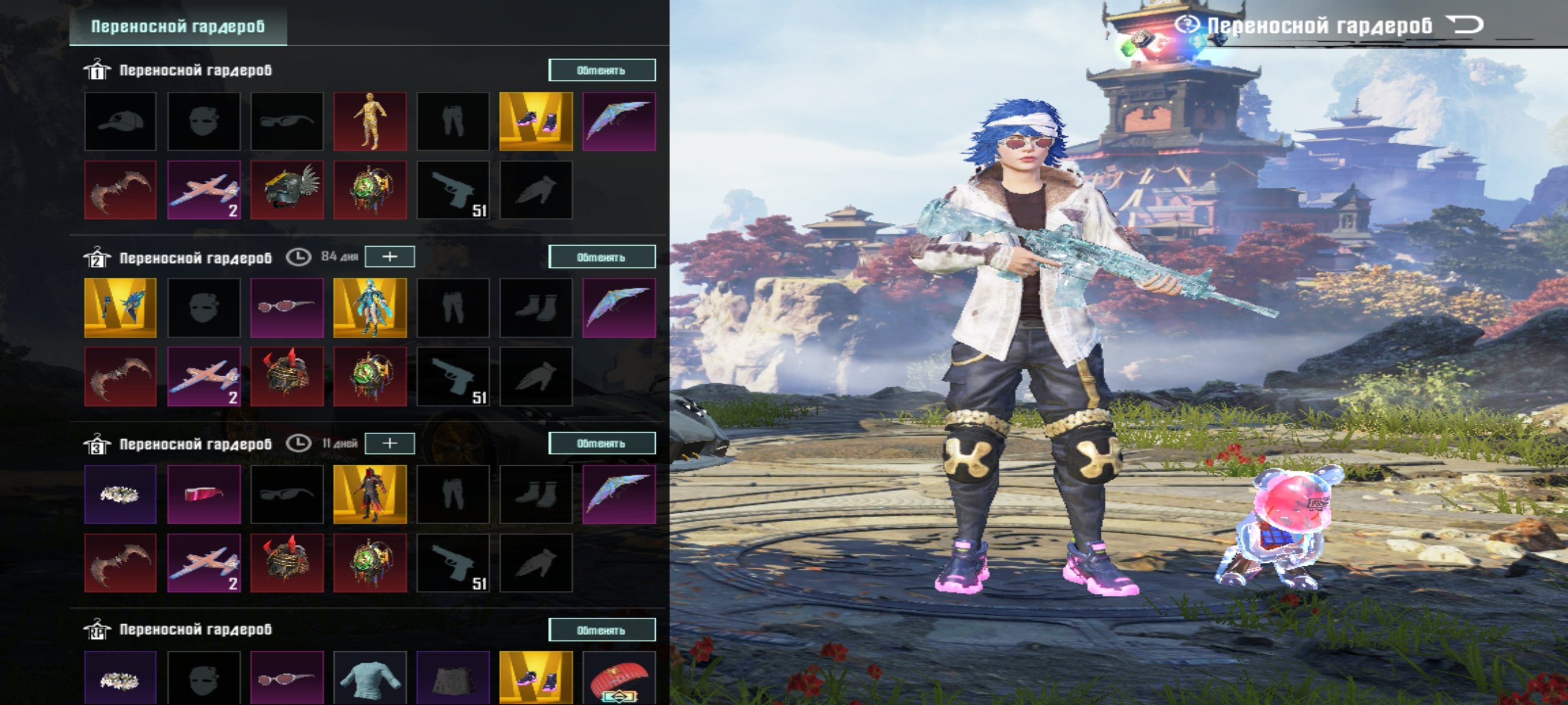1568x705 pixels.
Task: Go back using the return arrow
Action: (x=1466, y=25)
